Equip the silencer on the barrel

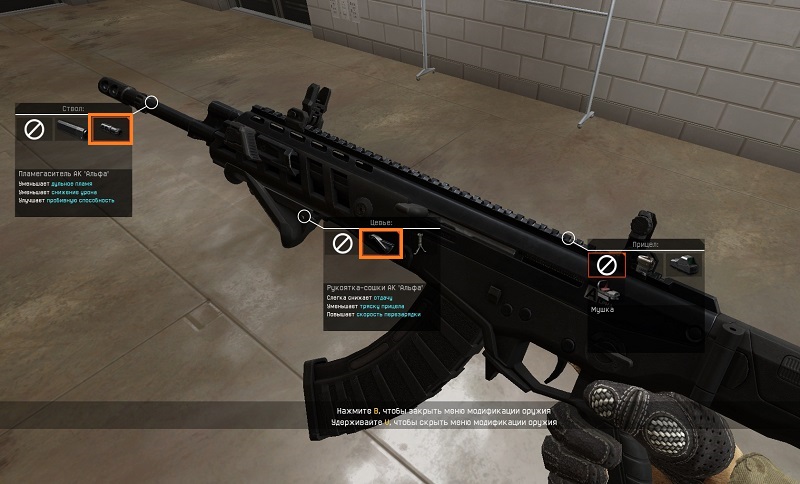71,129
